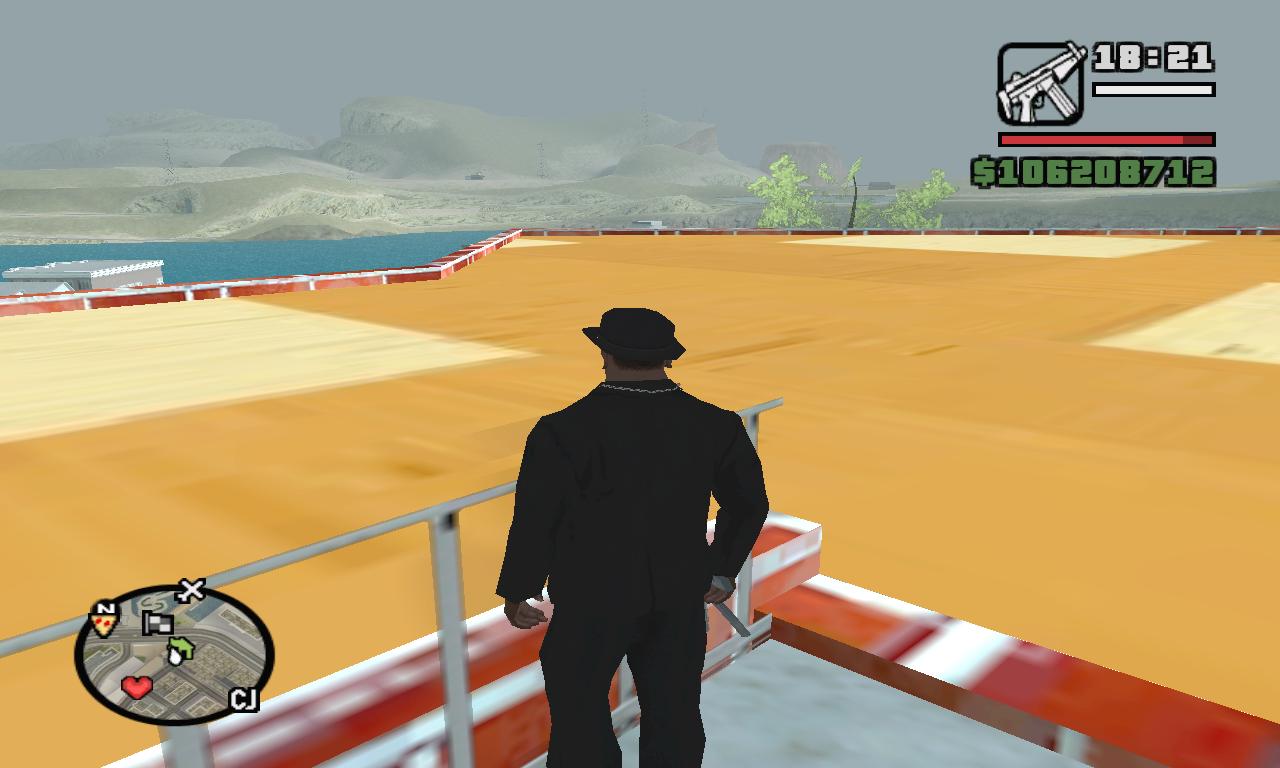This screenshot has height=768, width=1280.
Task: Click the CJ name label beside the radar
Action: coord(245,698)
